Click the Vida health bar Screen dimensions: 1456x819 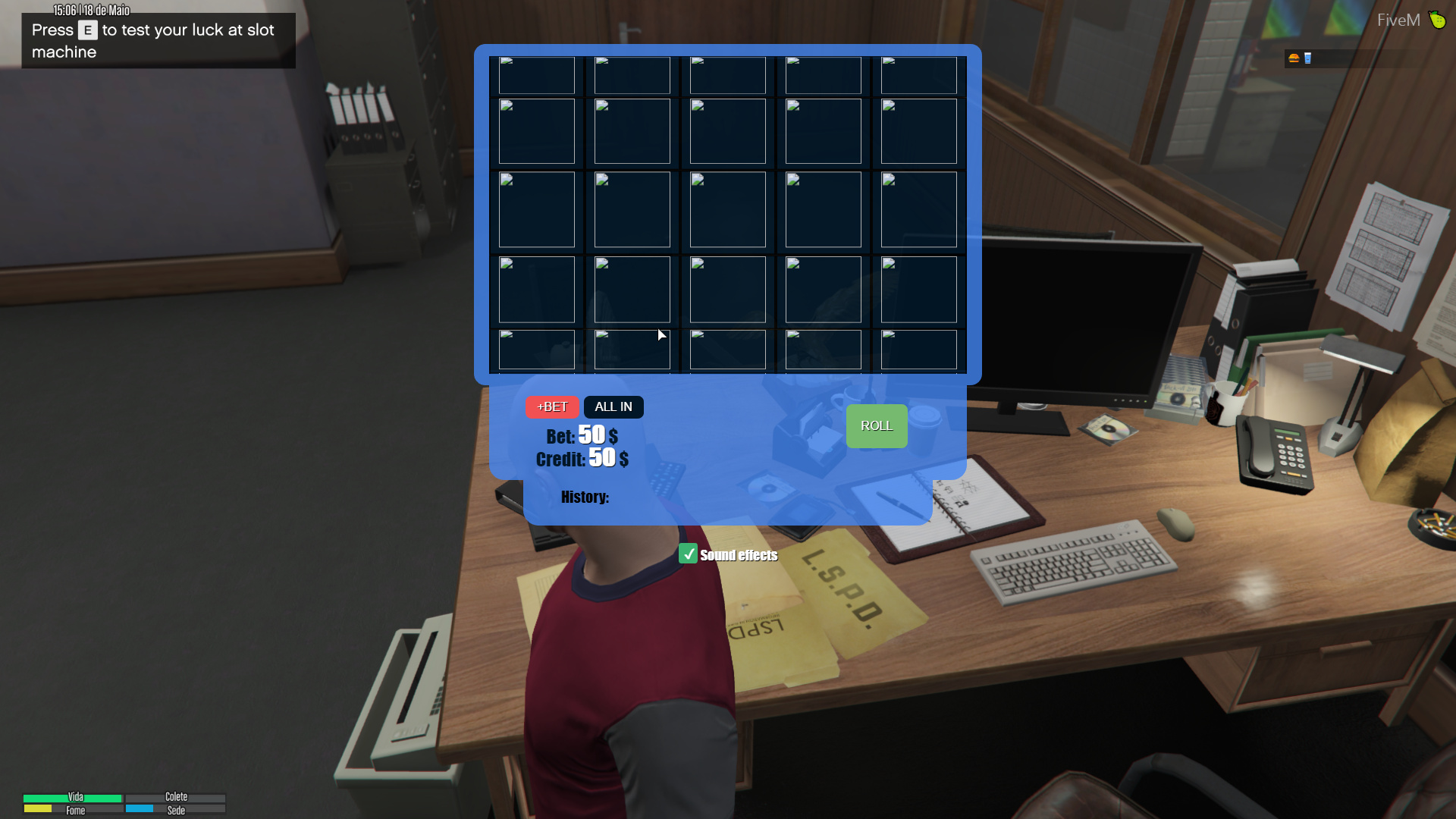[72, 798]
